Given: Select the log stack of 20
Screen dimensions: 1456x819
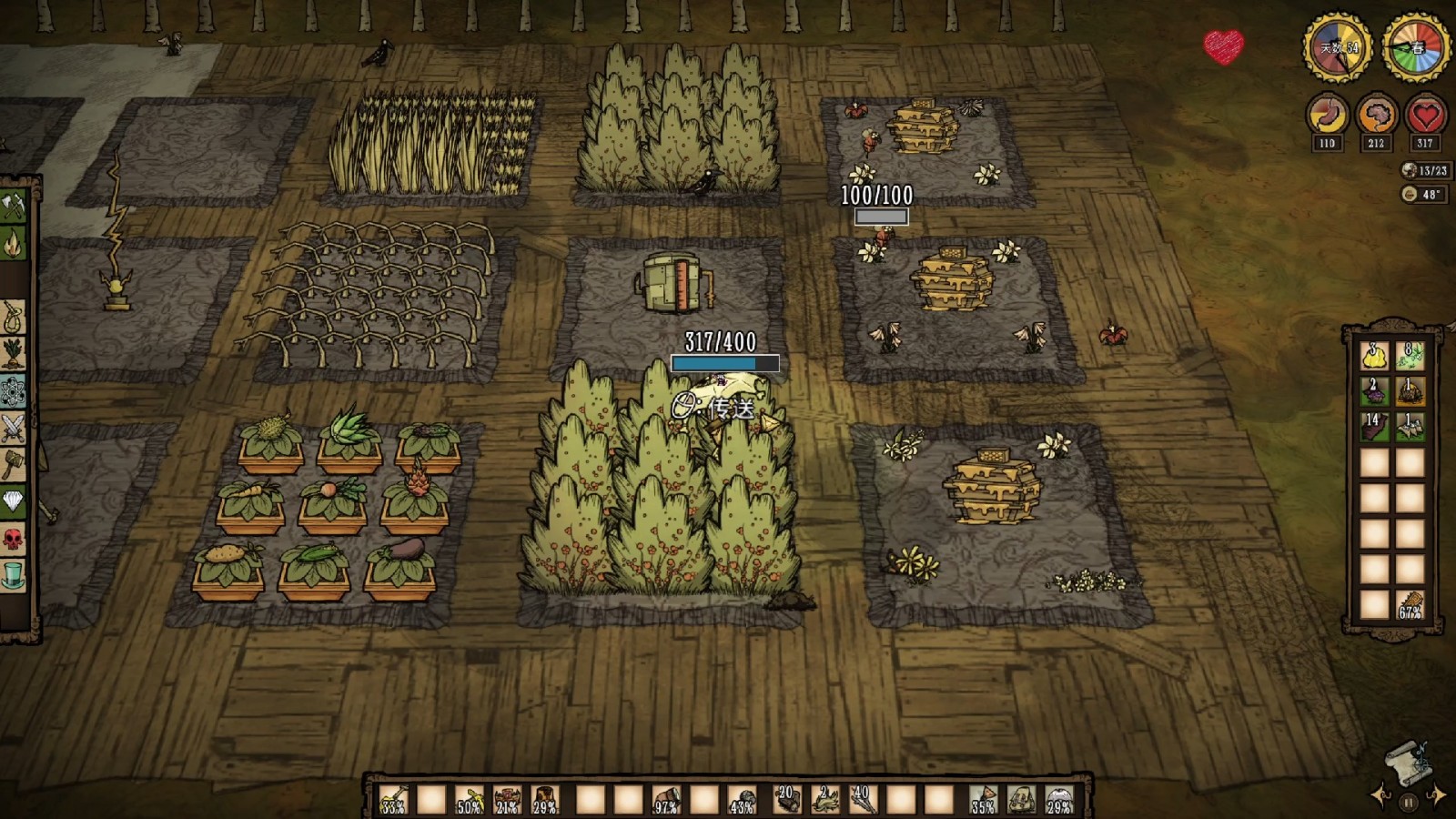Looking at the screenshot, I should tap(787, 800).
